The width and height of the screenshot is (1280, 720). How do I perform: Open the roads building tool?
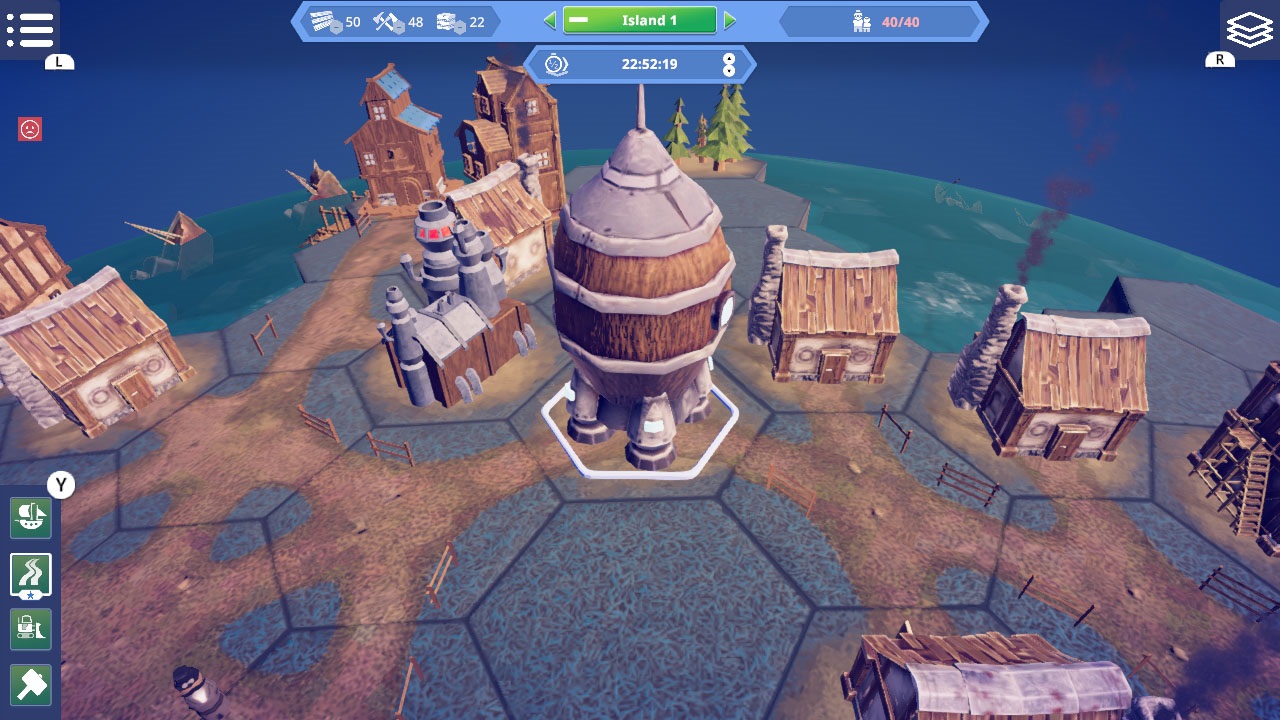30,570
